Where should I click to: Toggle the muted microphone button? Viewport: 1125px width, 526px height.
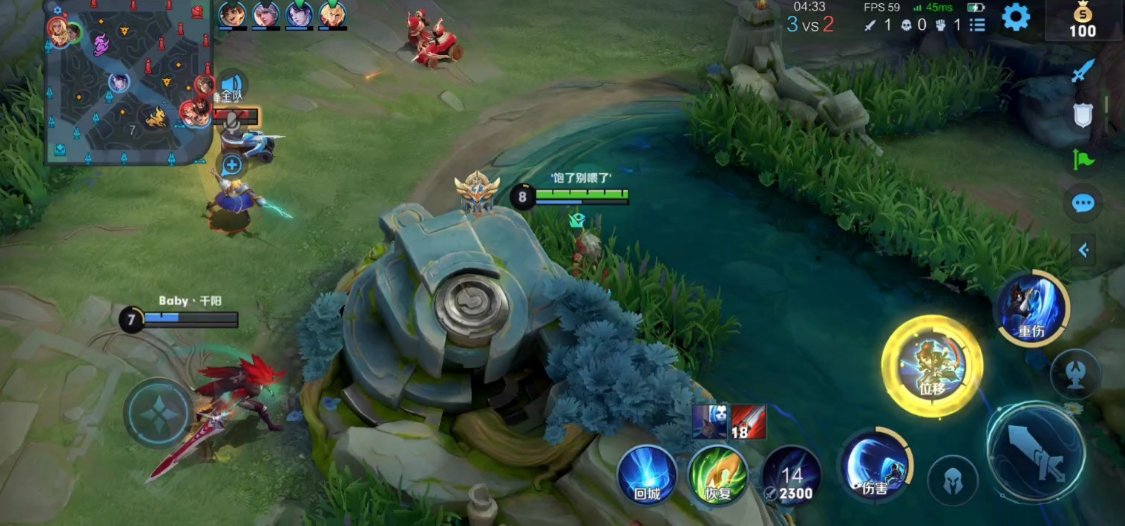point(232,121)
